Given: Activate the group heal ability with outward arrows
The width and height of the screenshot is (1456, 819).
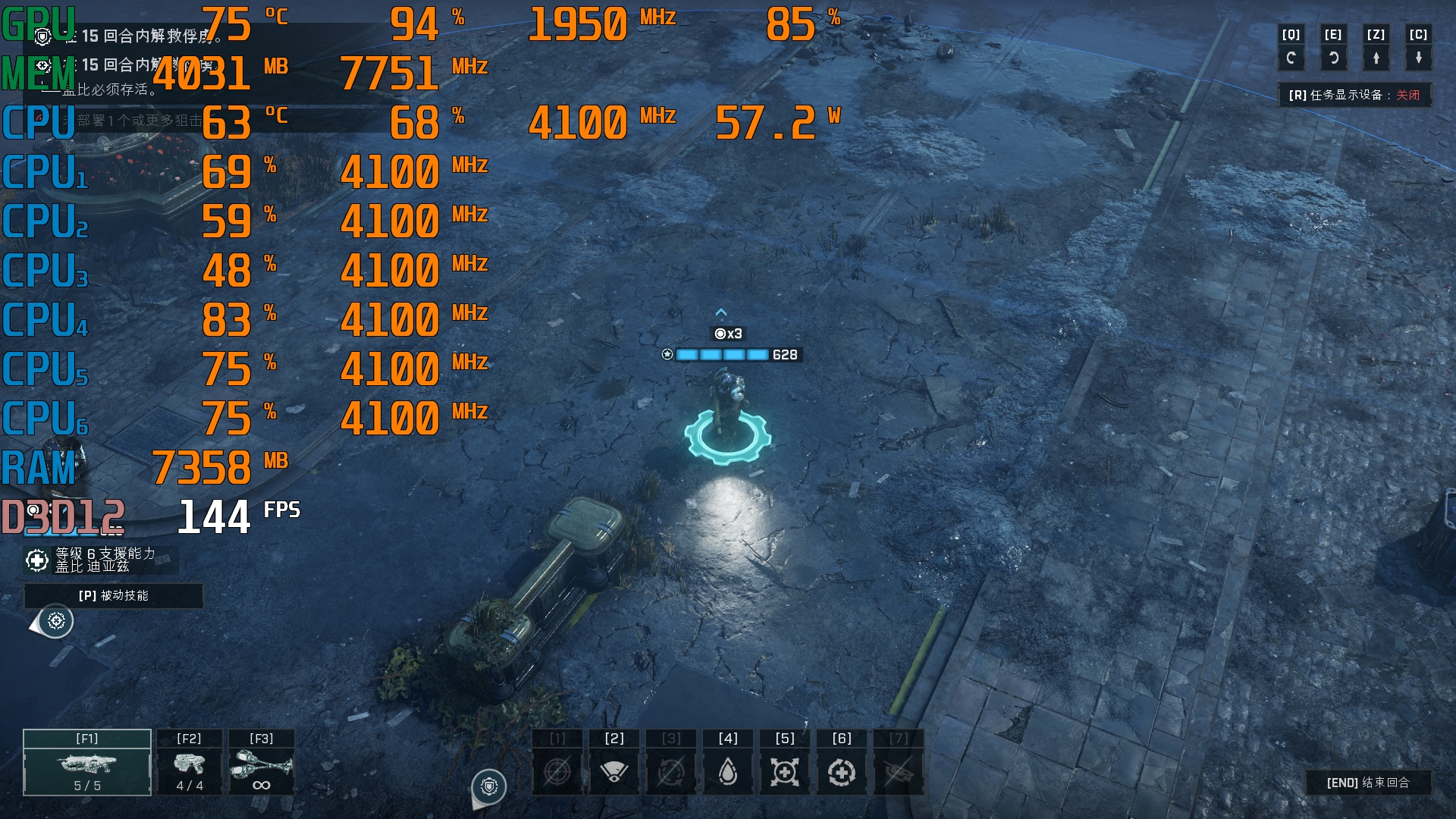Looking at the screenshot, I should 785,772.
